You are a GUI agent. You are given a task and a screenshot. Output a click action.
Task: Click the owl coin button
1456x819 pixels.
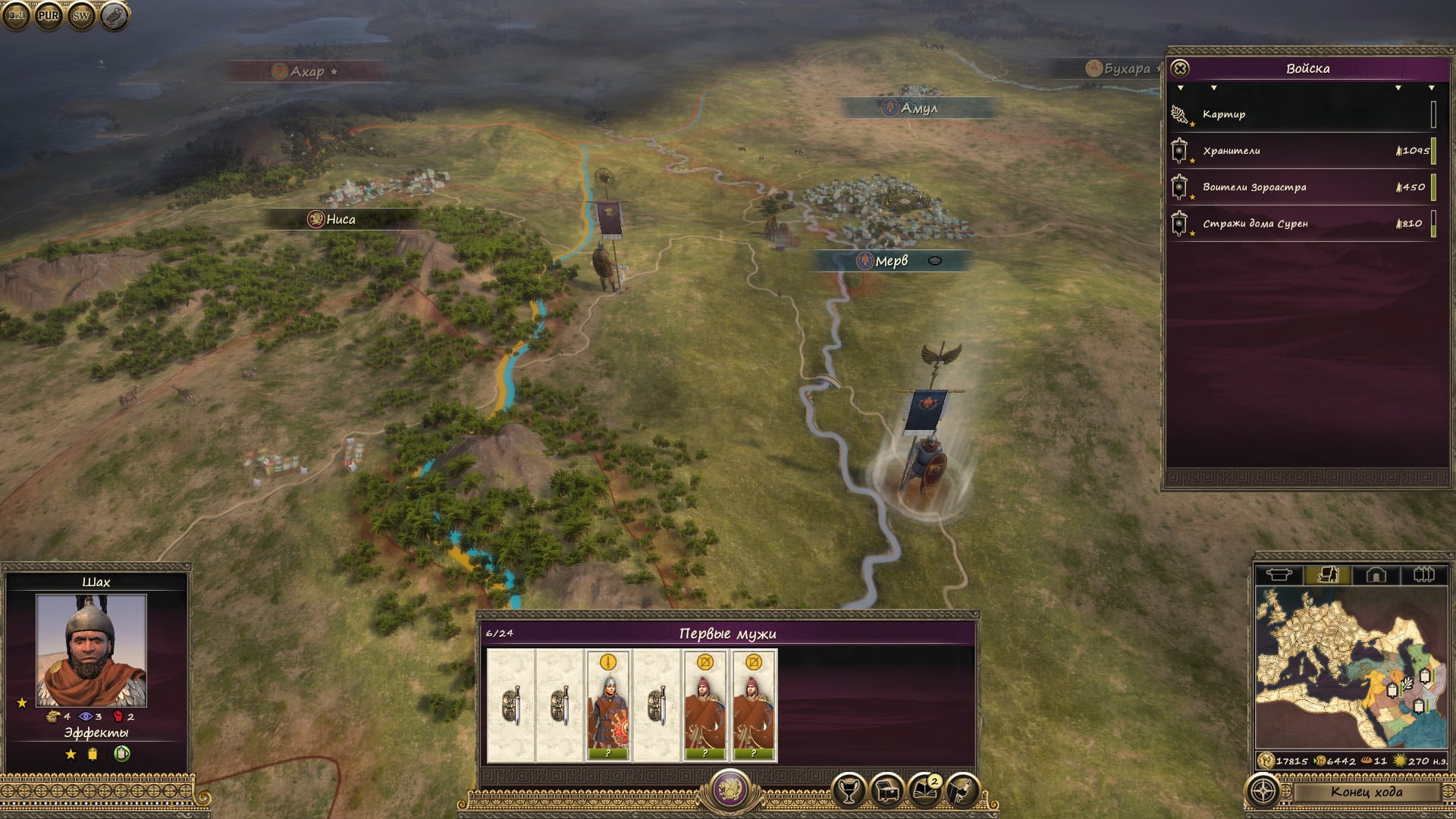(x=115, y=15)
